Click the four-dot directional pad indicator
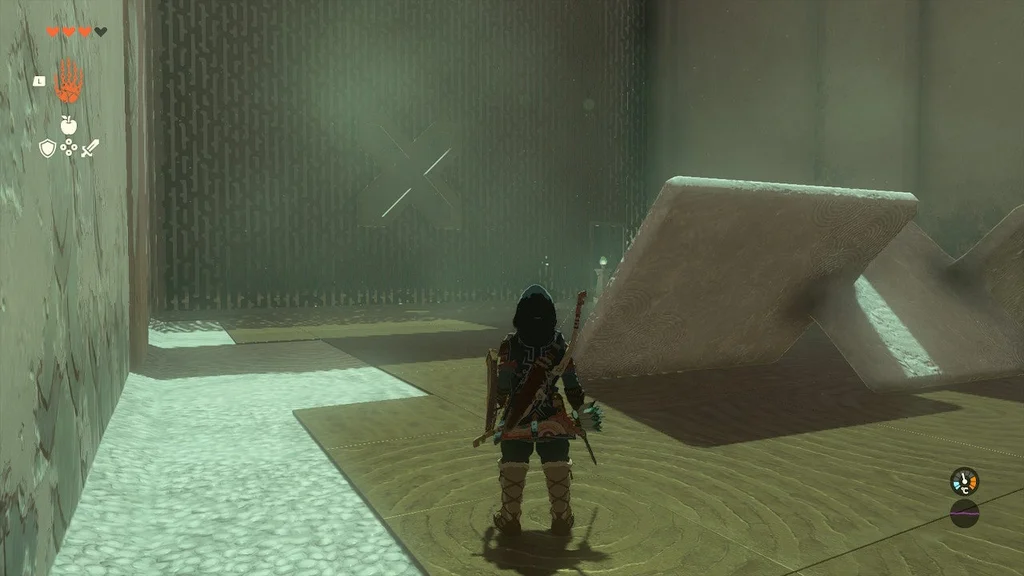The image size is (1024, 576). point(69,149)
